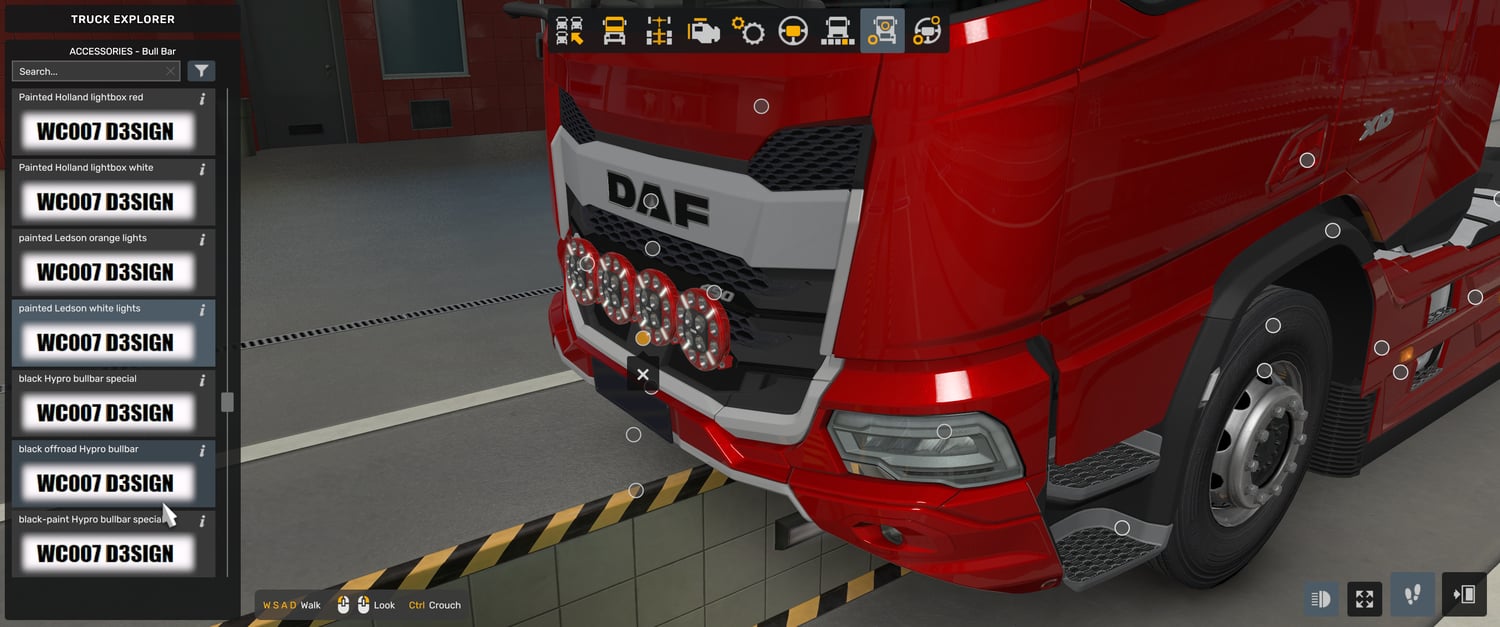This screenshot has height=627, width=1500.
Task: Open the accessory filter funnel button
Action: coord(201,71)
